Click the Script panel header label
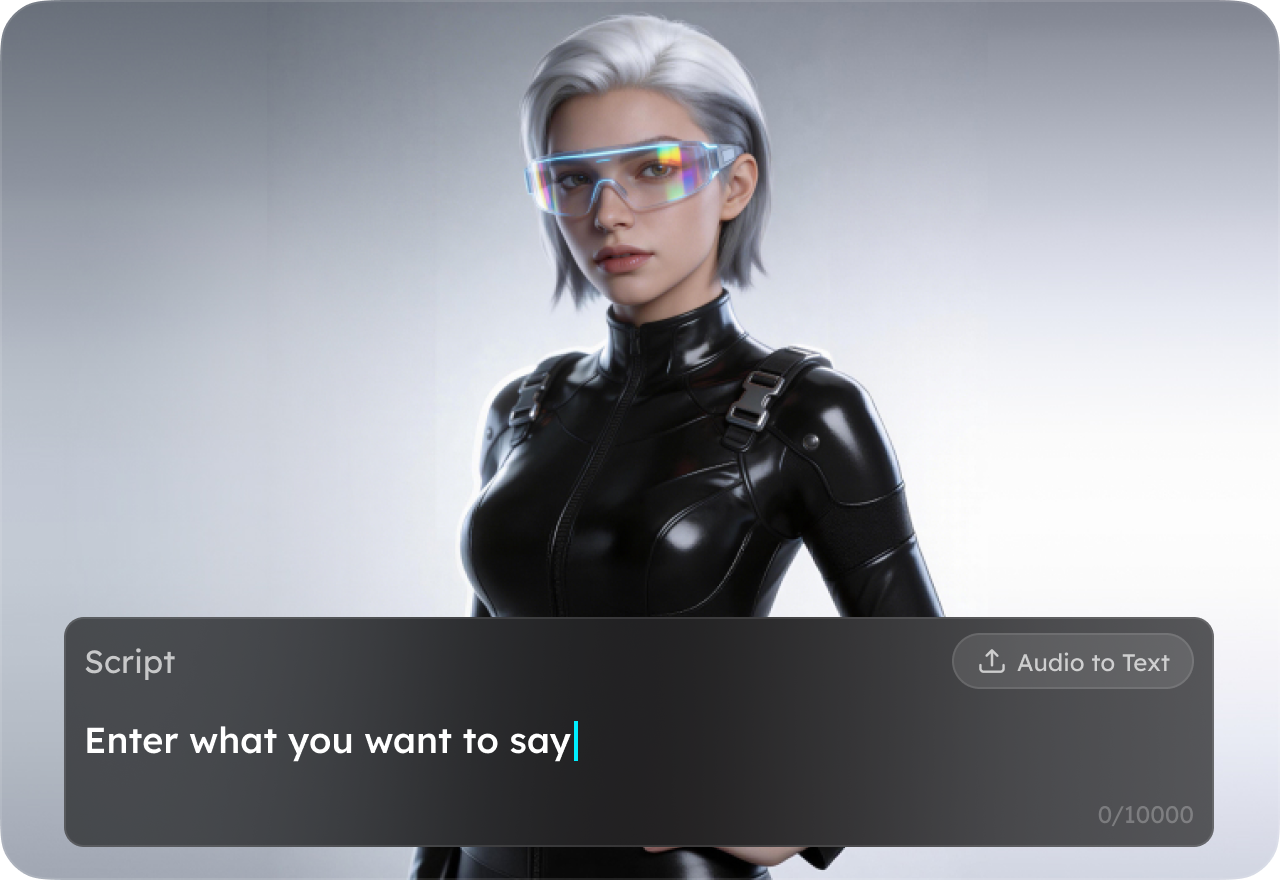This screenshot has height=880, width=1280. click(130, 662)
